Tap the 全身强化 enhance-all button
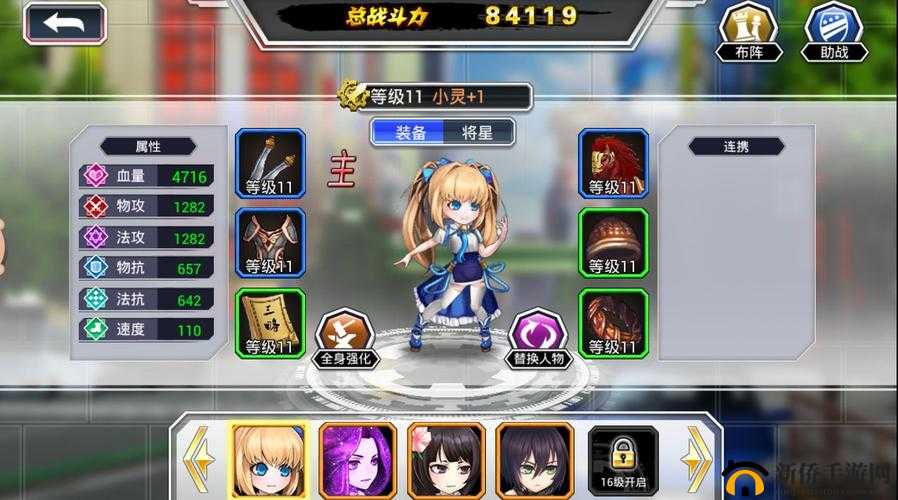The height and width of the screenshot is (500, 898). coord(345,338)
